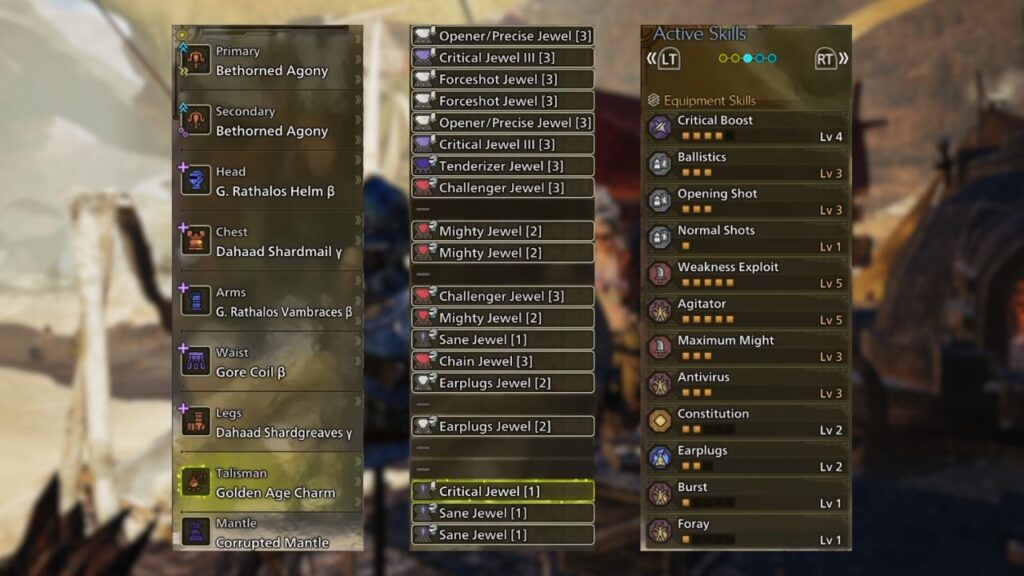Select the Dahaad Shardgreaves γ legs slot

[268, 423]
